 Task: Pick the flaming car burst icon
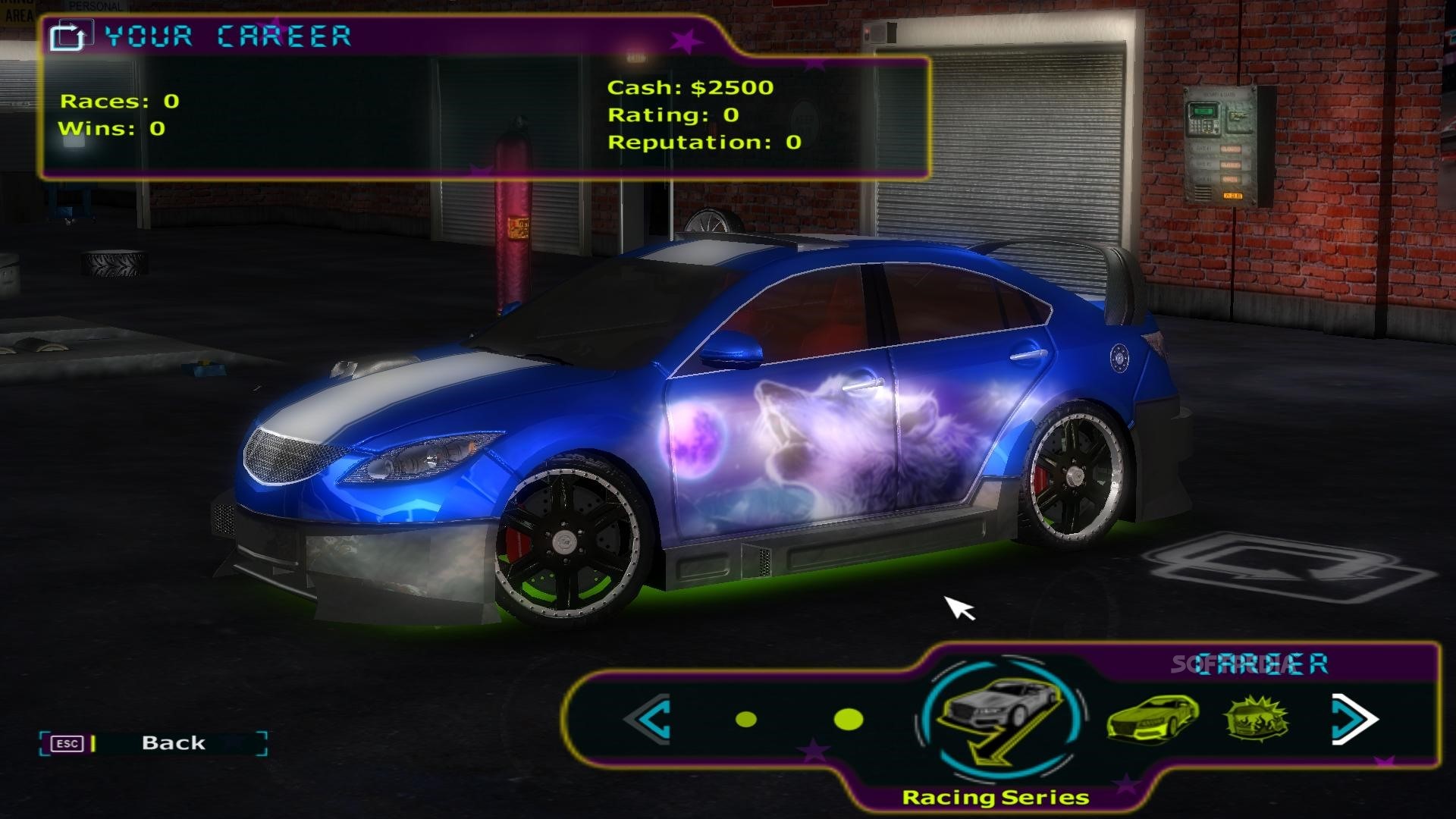point(1257,718)
